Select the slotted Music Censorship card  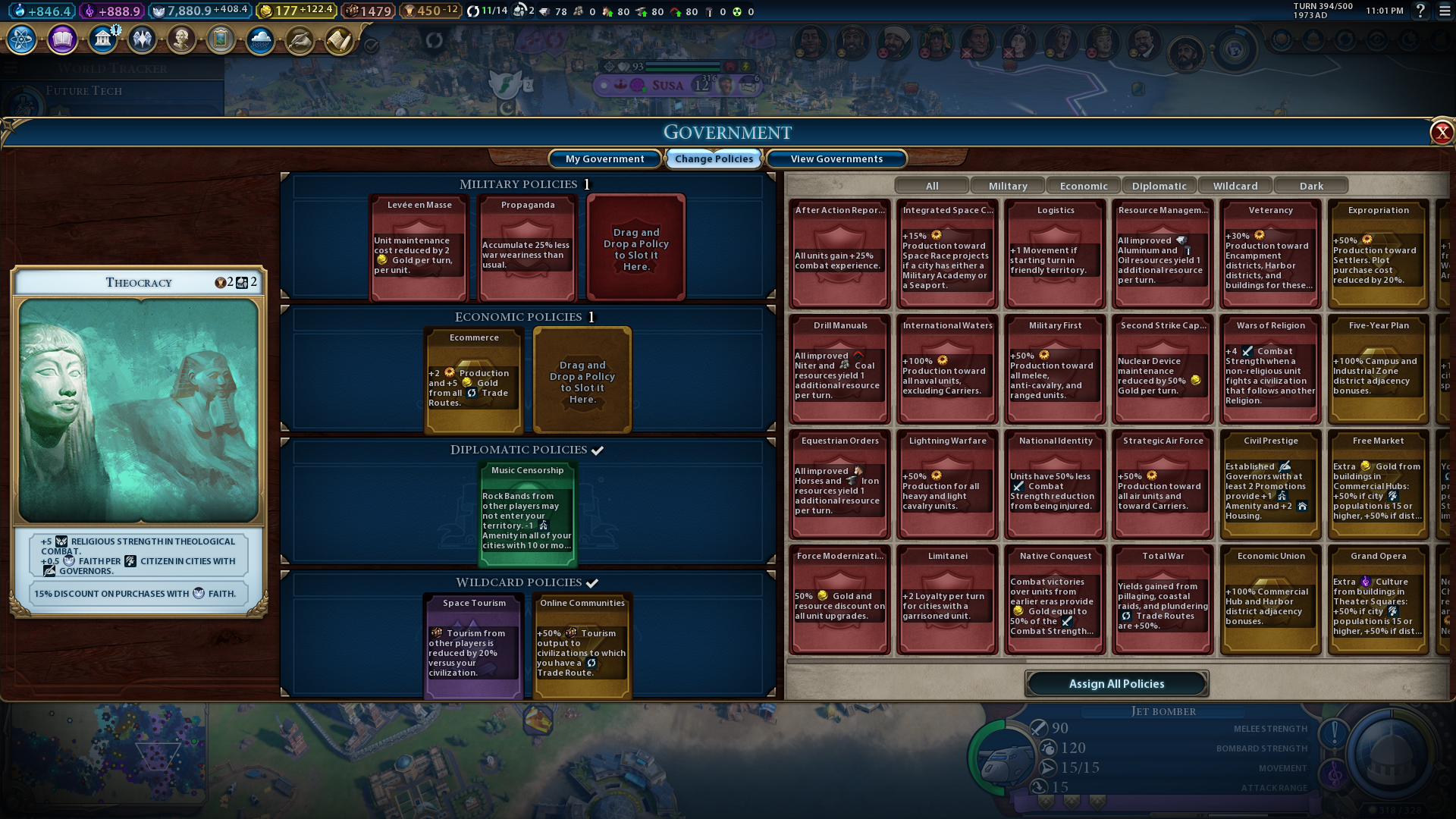527,514
